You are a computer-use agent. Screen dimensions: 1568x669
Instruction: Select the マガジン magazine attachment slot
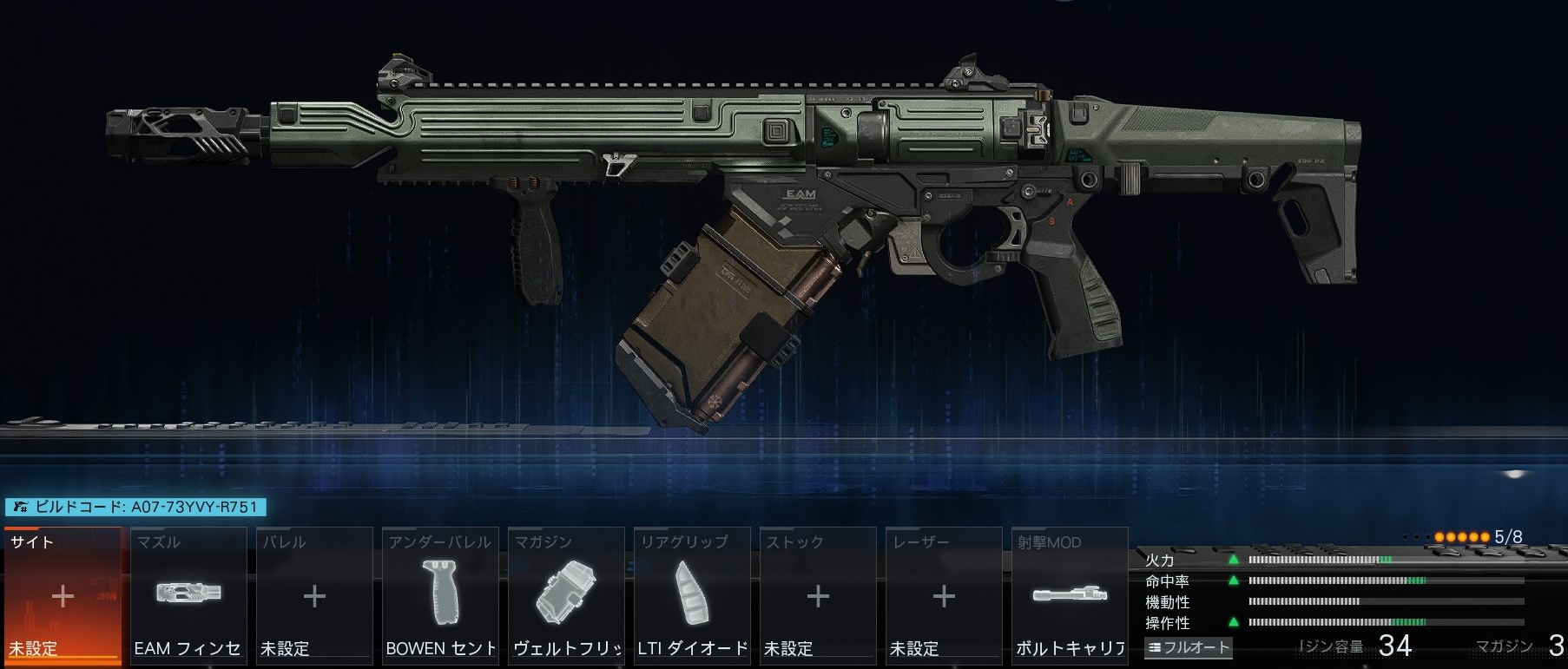tap(566, 596)
